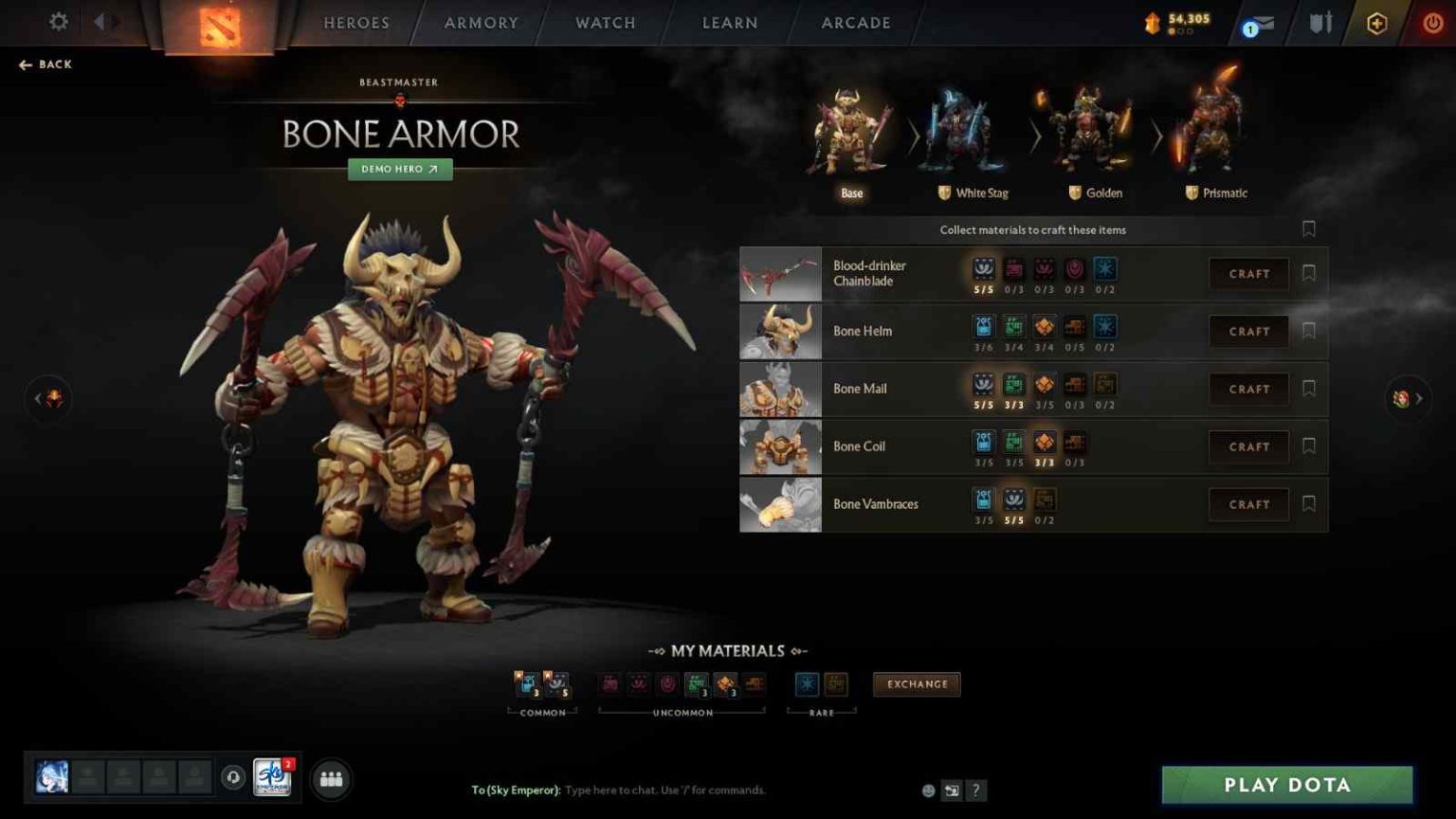This screenshot has width=1456, height=819.
Task: Click the chat input field
Action: pyautogui.click(x=664, y=790)
